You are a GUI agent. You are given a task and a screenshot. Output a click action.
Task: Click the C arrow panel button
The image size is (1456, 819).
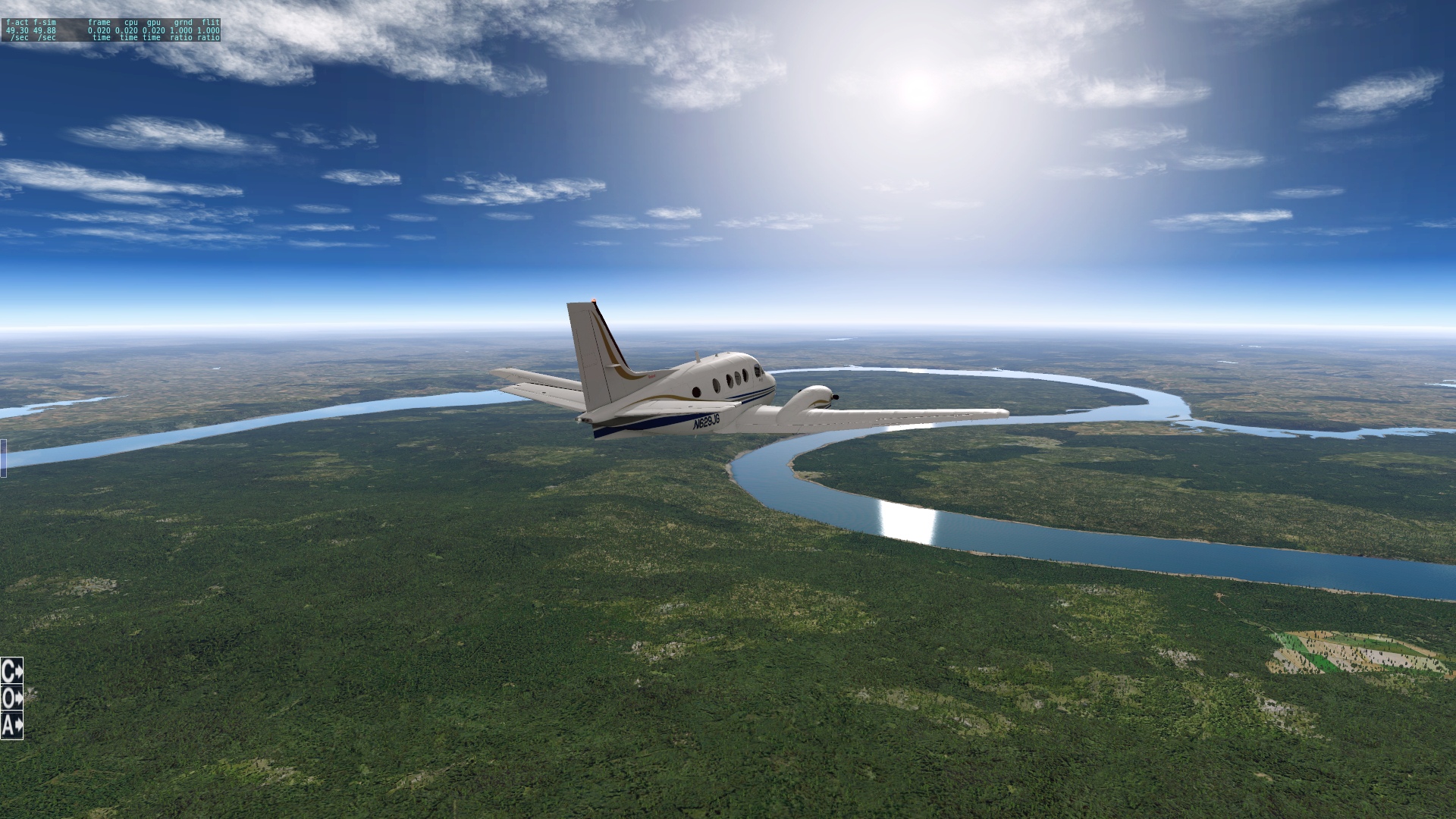coord(12,671)
